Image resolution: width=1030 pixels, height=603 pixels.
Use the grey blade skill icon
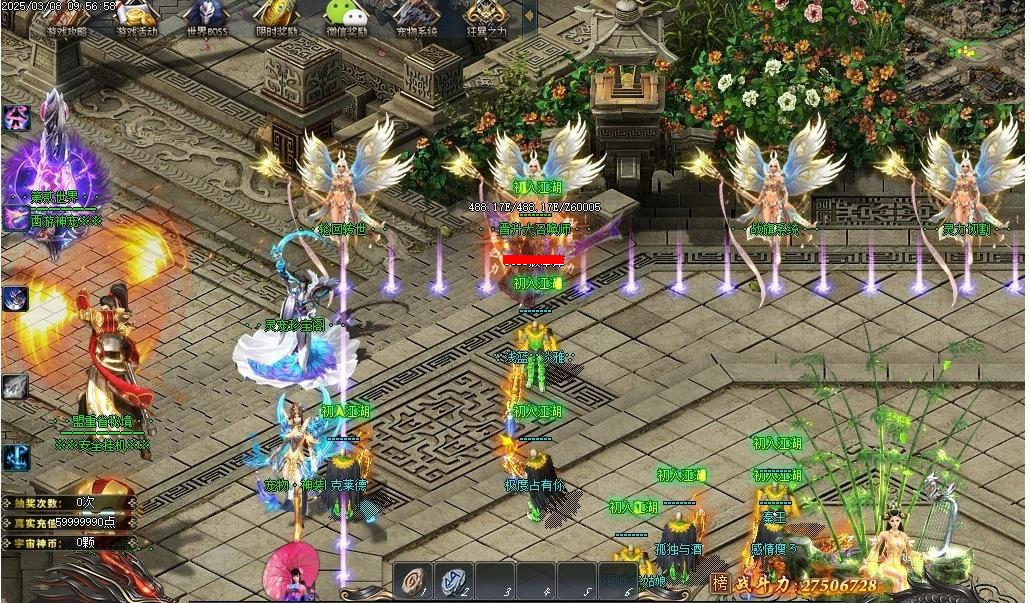click(15, 386)
